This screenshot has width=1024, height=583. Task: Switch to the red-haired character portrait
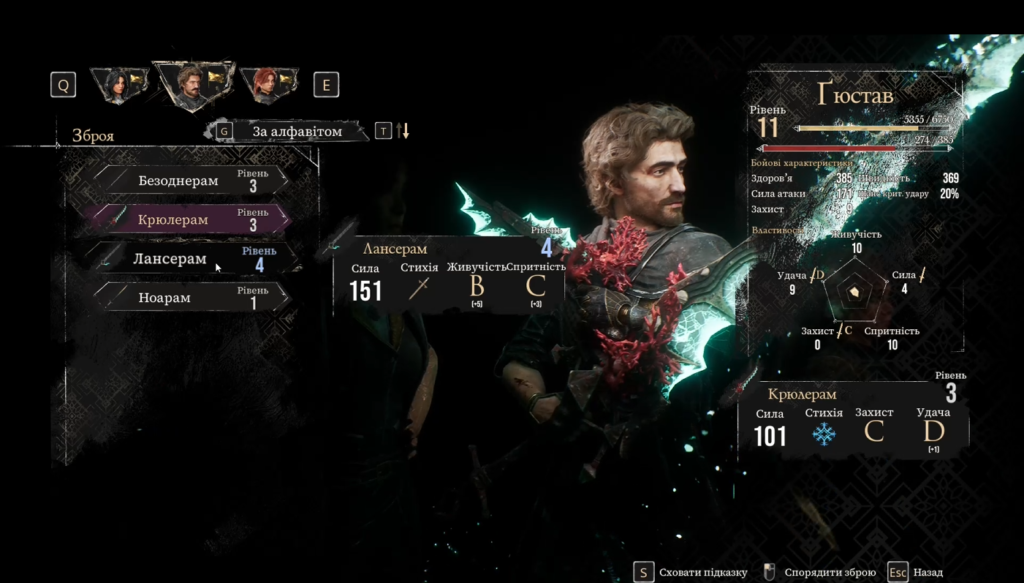(267, 85)
